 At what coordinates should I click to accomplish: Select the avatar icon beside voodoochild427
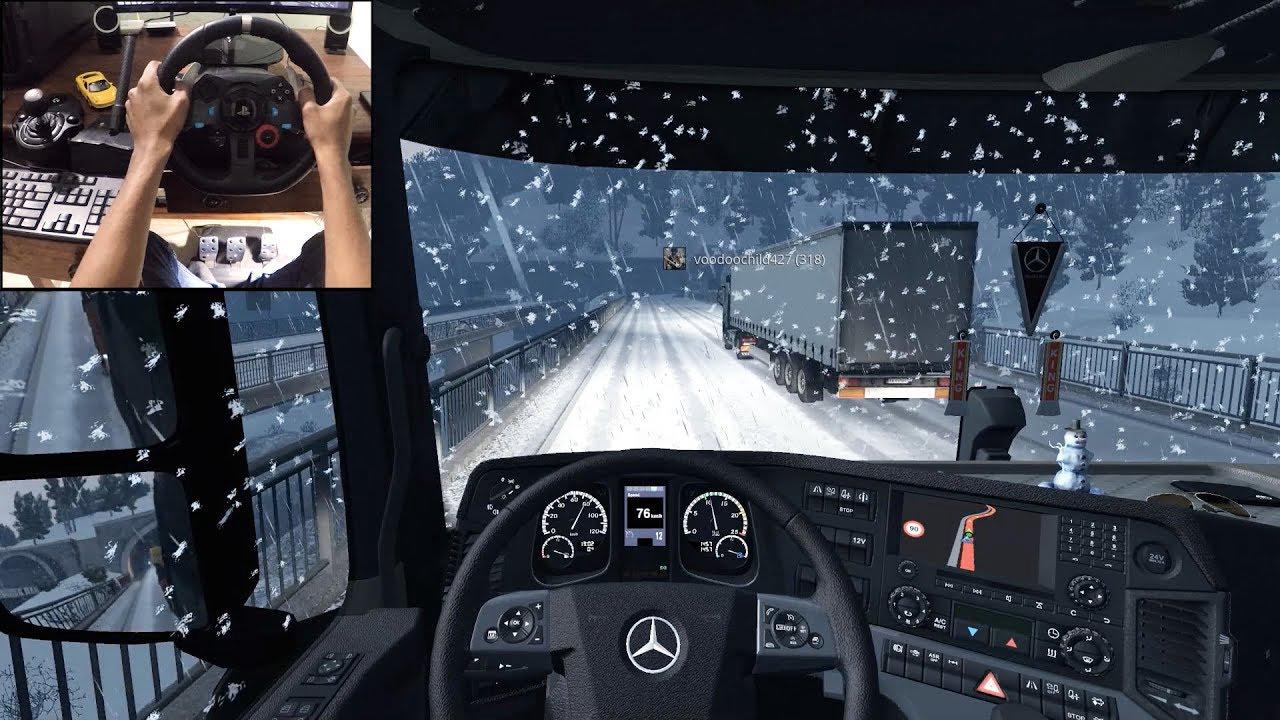(675, 258)
